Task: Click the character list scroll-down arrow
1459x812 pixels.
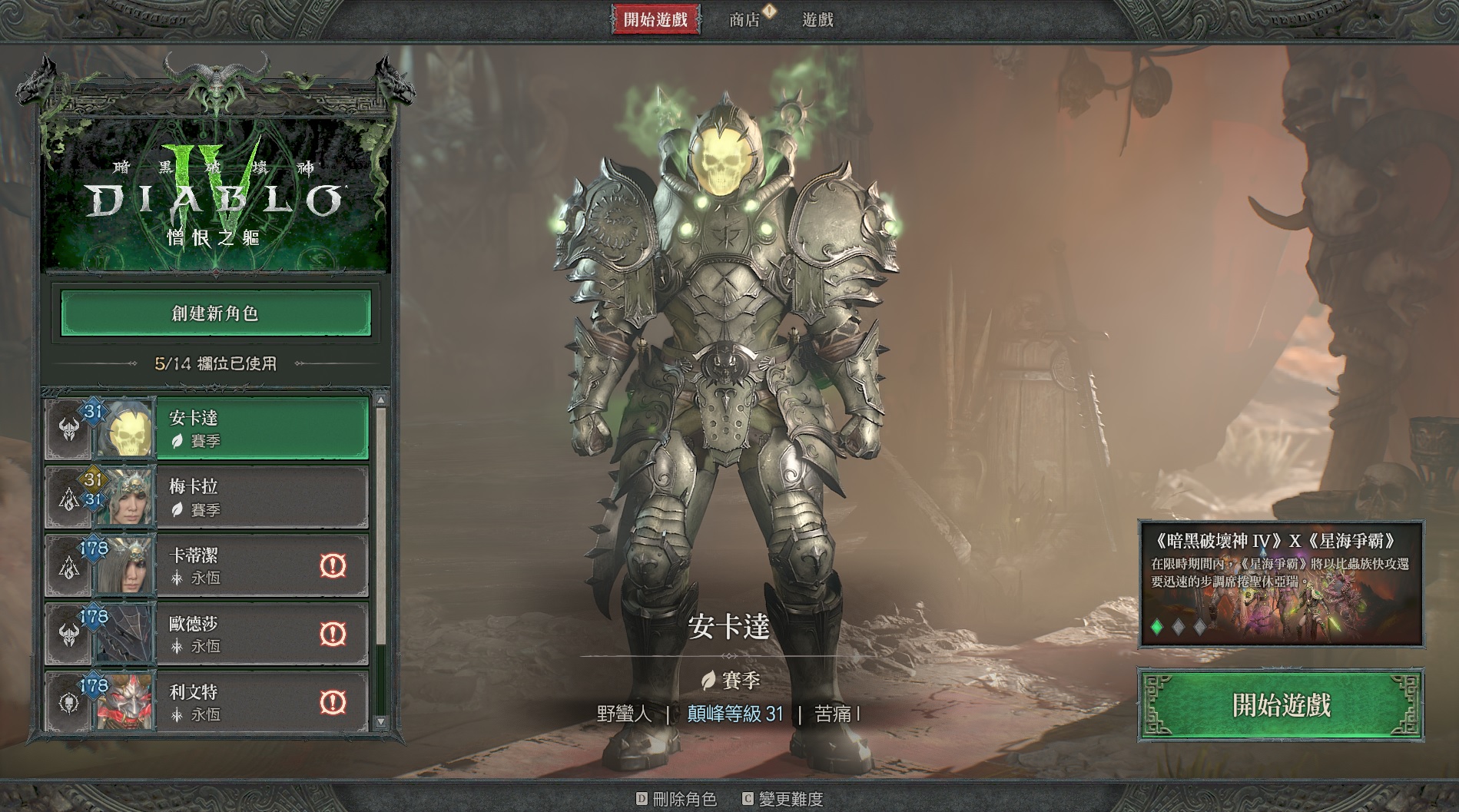Action: 380,722
